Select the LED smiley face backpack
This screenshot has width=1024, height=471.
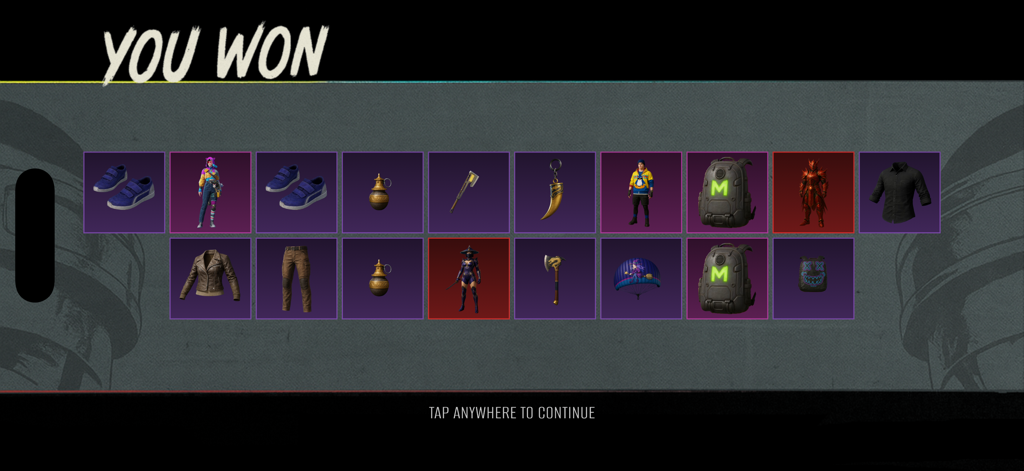[x=813, y=279]
